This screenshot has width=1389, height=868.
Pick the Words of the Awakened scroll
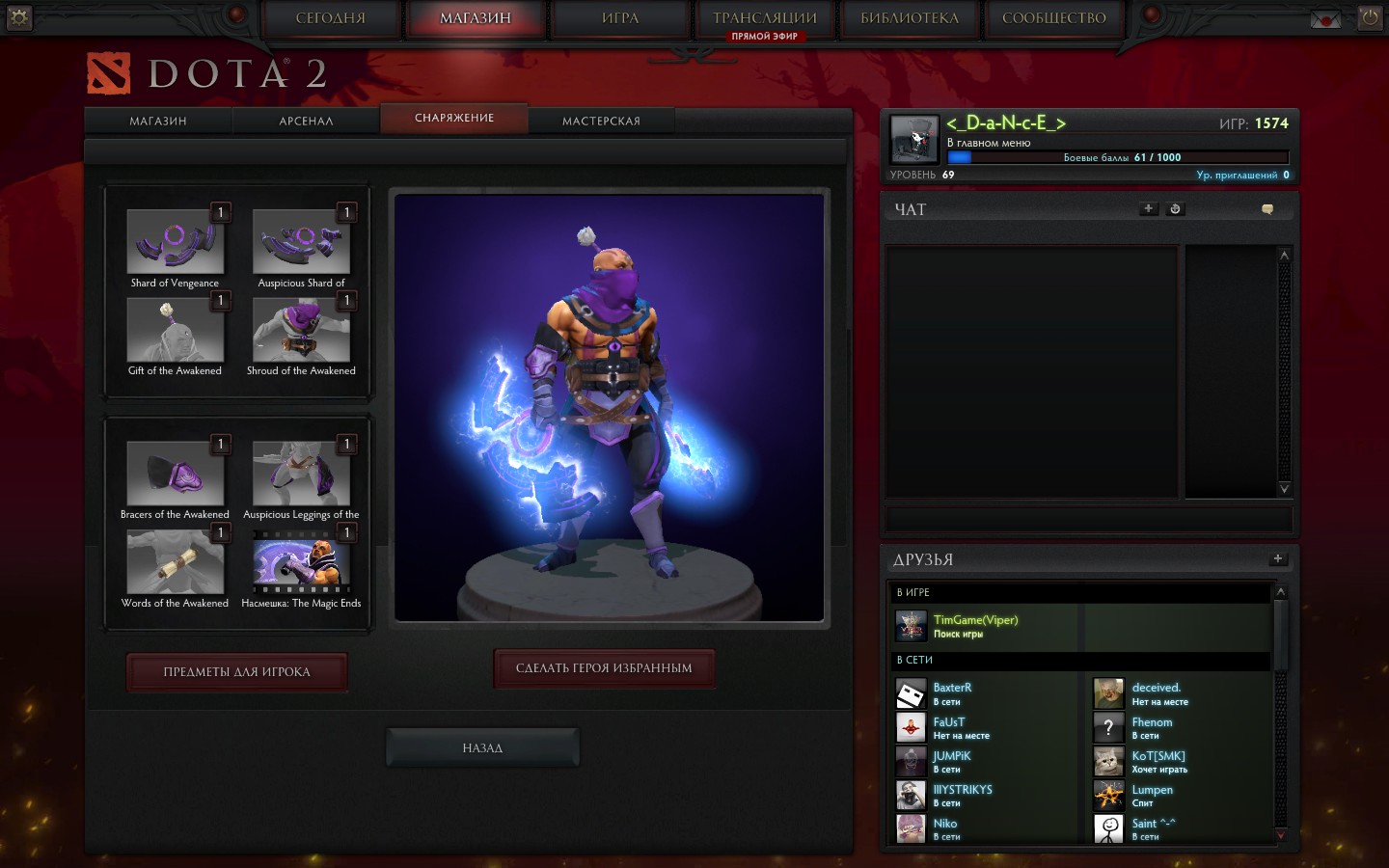[x=176, y=562]
